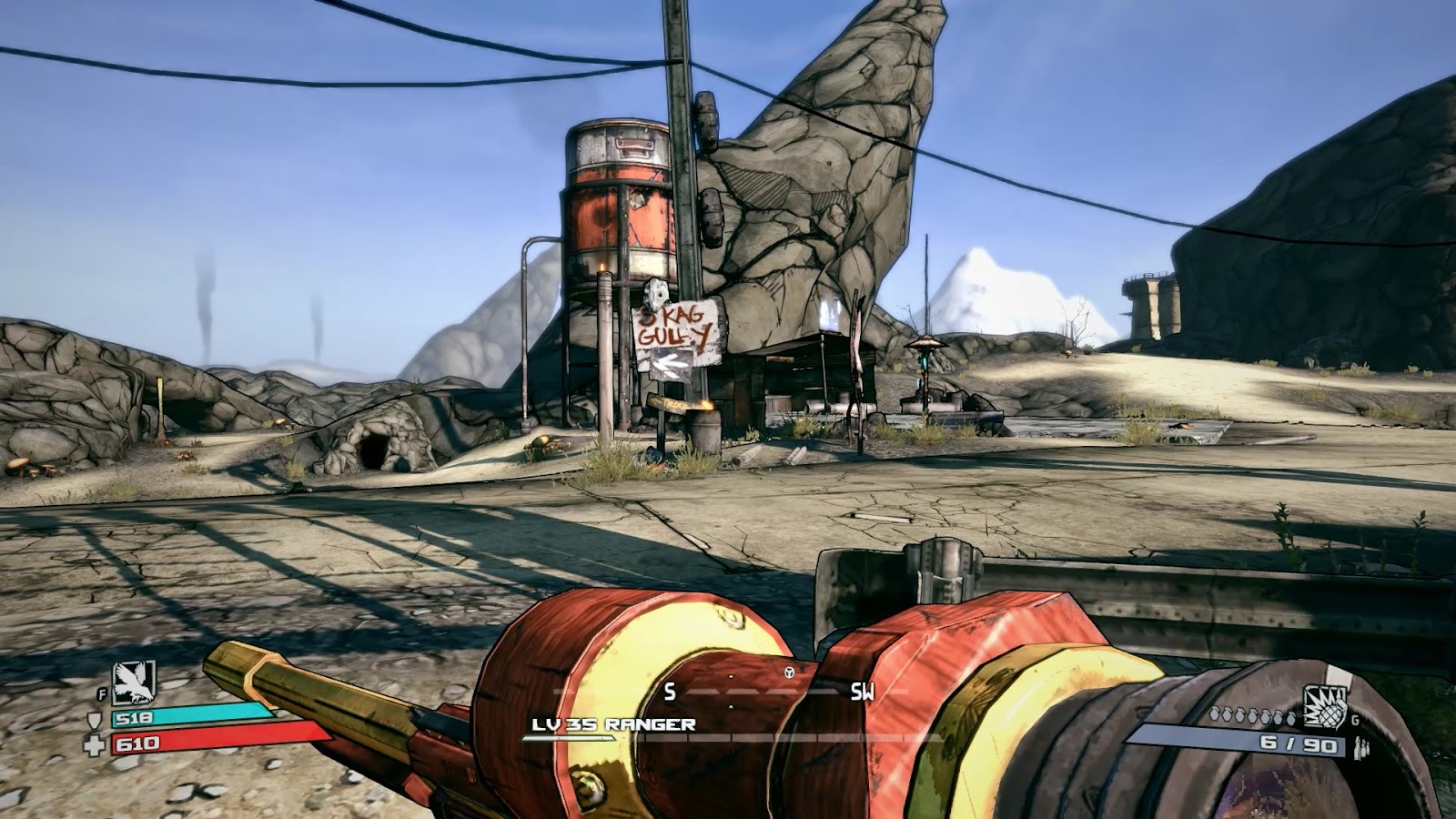Toggle the first grenade pip indicator
Image resolution: width=1456 pixels, height=819 pixels.
[1215, 715]
